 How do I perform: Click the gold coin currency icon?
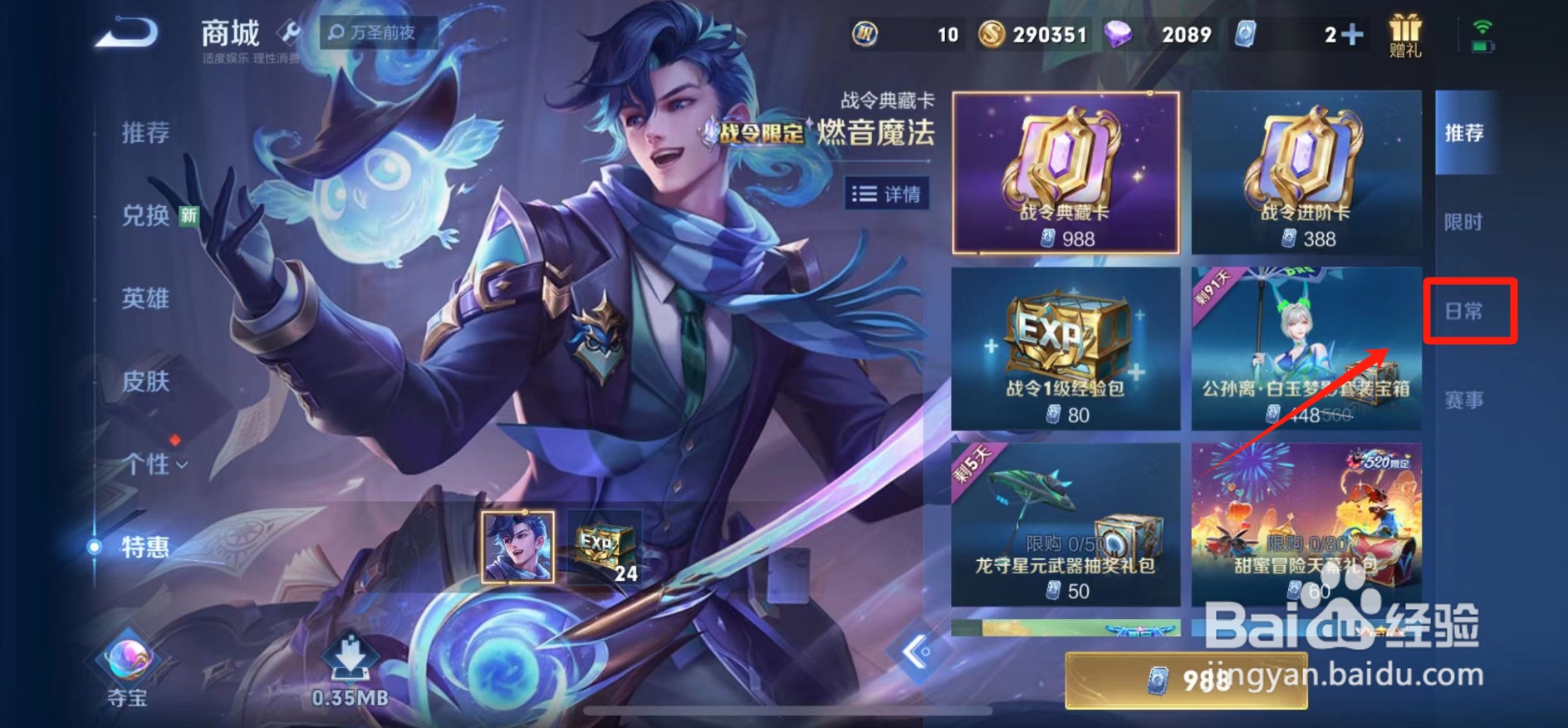(x=994, y=34)
